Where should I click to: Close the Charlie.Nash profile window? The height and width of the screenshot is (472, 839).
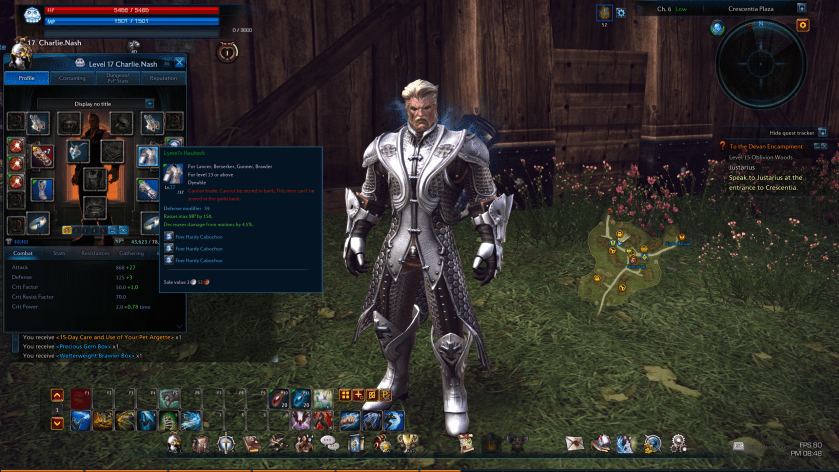(x=180, y=62)
